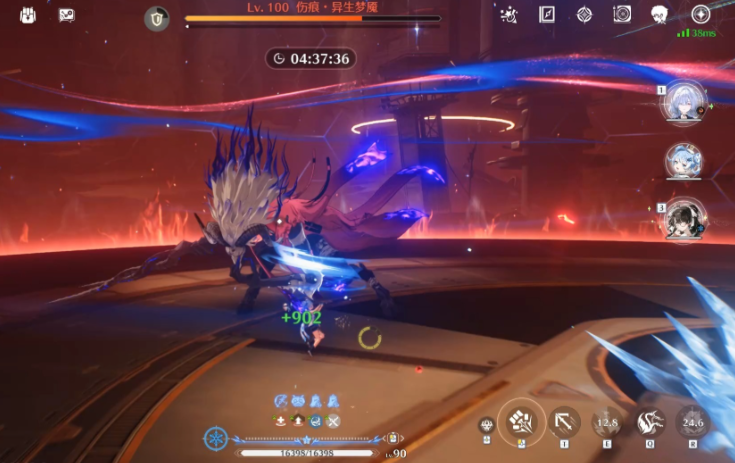This screenshot has width=735, height=463.
Task: Activate the beast echo skill
Action: pos(648,422)
